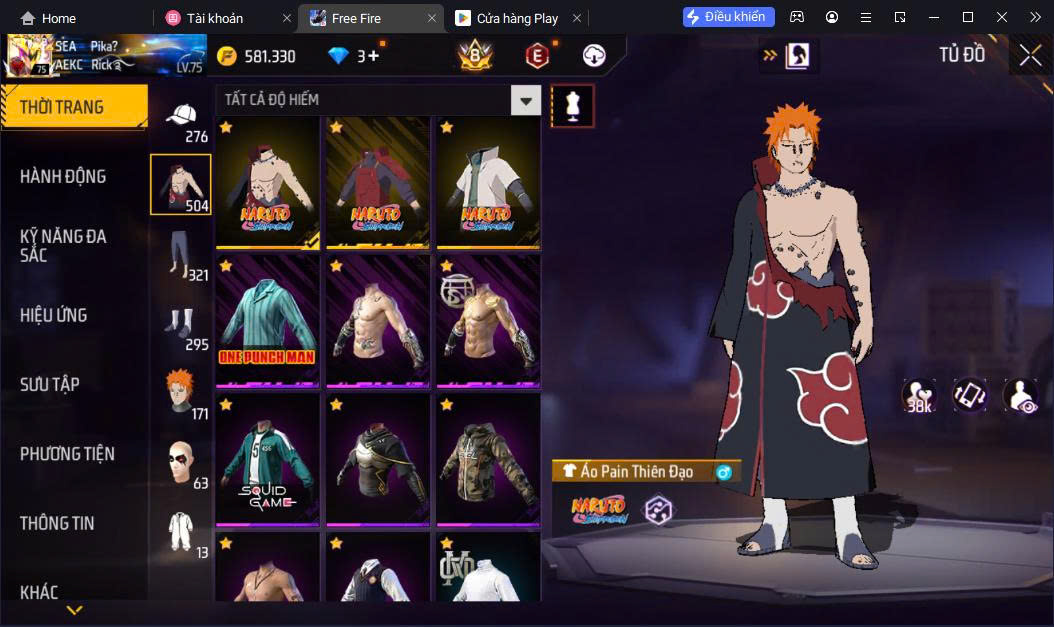The width and height of the screenshot is (1054, 627).
Task: Click the mannequin preview icon
Action: coord(573,105)
